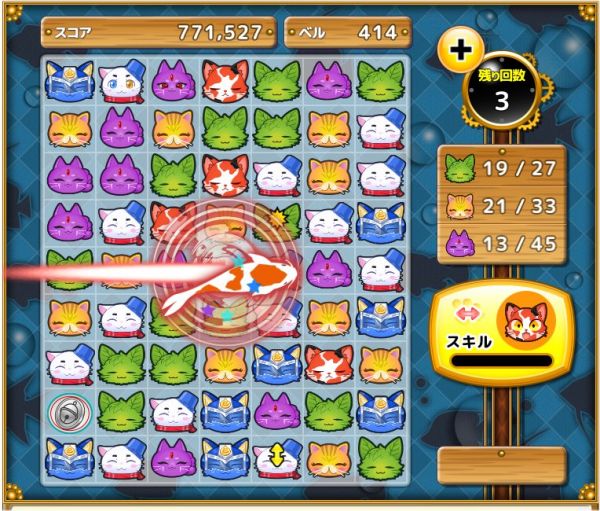
Task: Click the yellow plus button for extra moves
Action: pyautogui.click(x=461, y=51)
